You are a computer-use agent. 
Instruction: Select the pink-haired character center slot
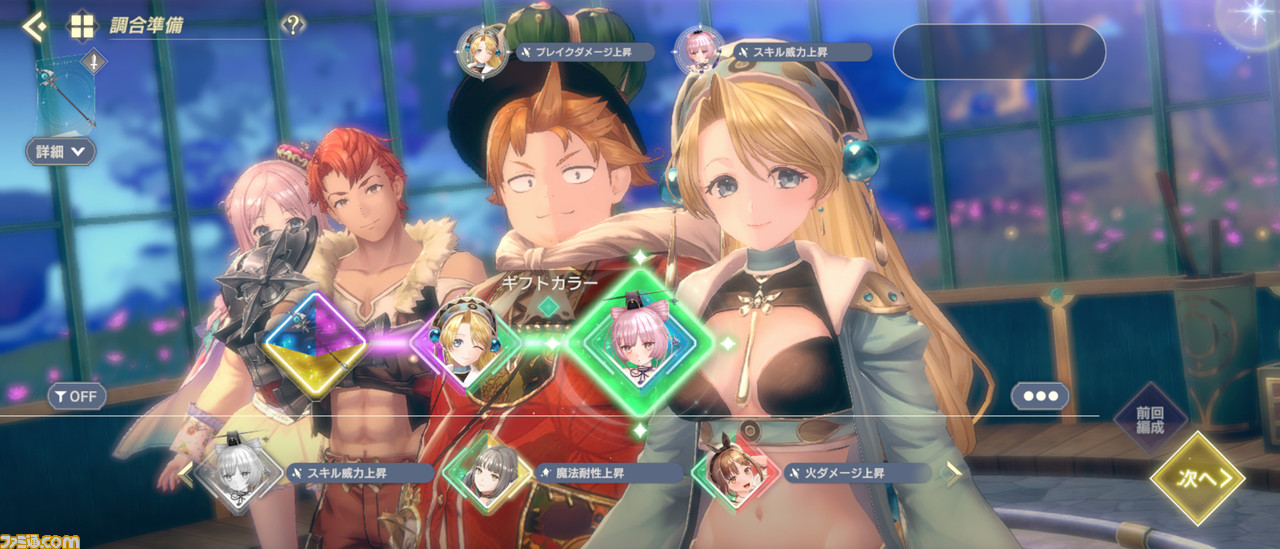[640, 343]
